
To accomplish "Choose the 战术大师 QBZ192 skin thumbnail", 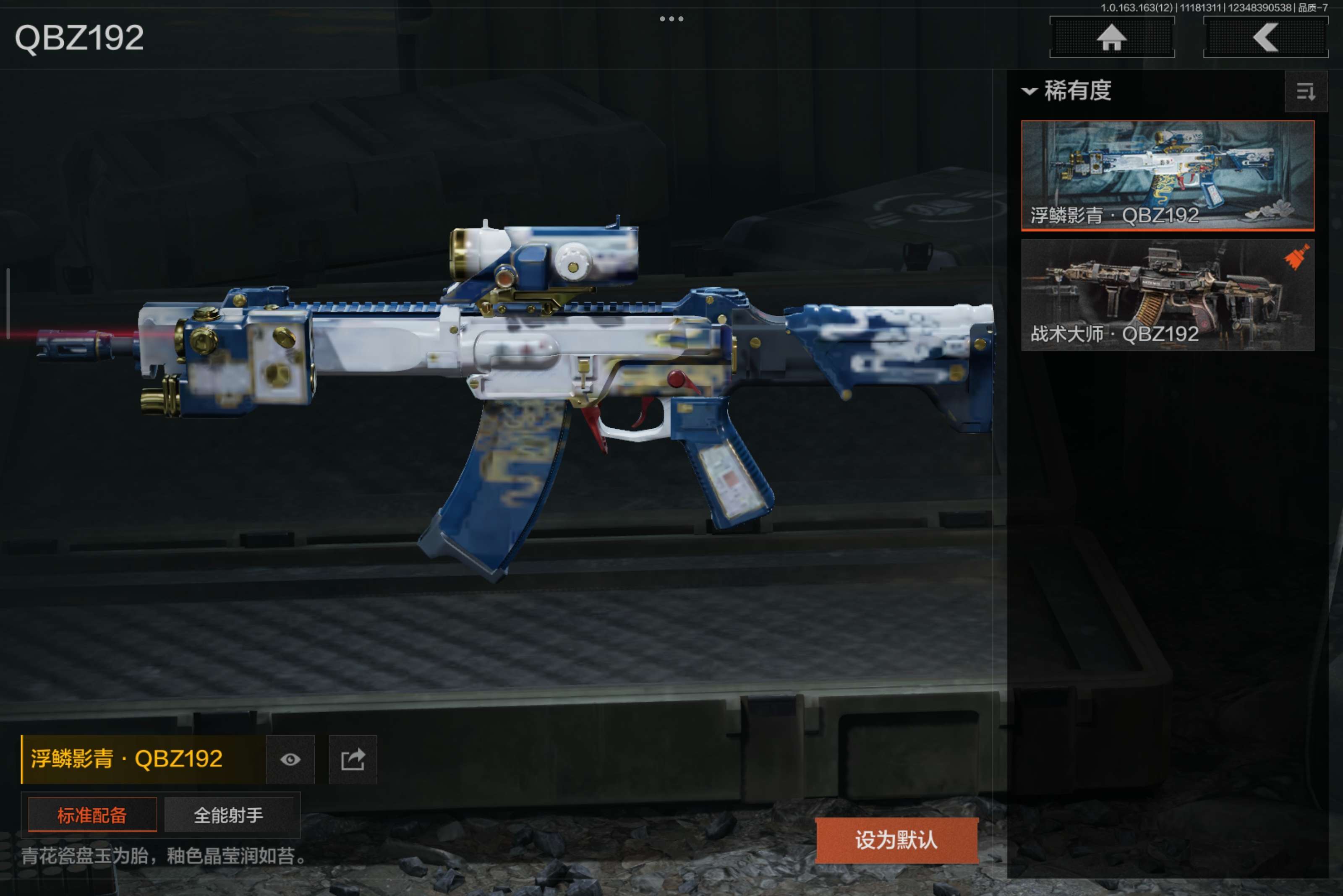I will pyautogui.click(x=1167, y=294).
